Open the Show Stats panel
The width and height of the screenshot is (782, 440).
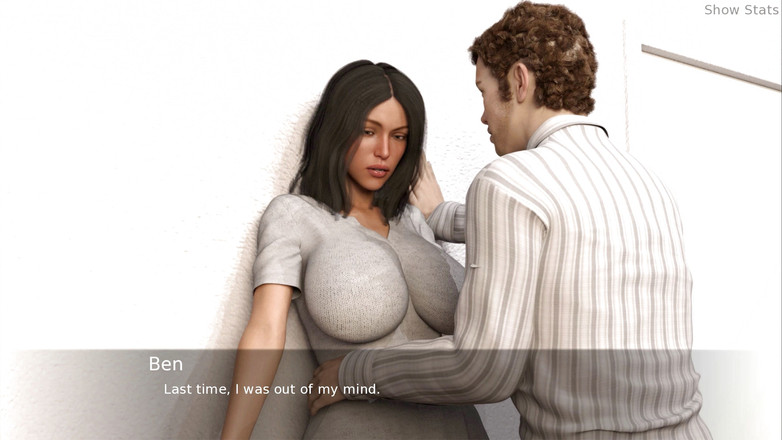point(740,10)
